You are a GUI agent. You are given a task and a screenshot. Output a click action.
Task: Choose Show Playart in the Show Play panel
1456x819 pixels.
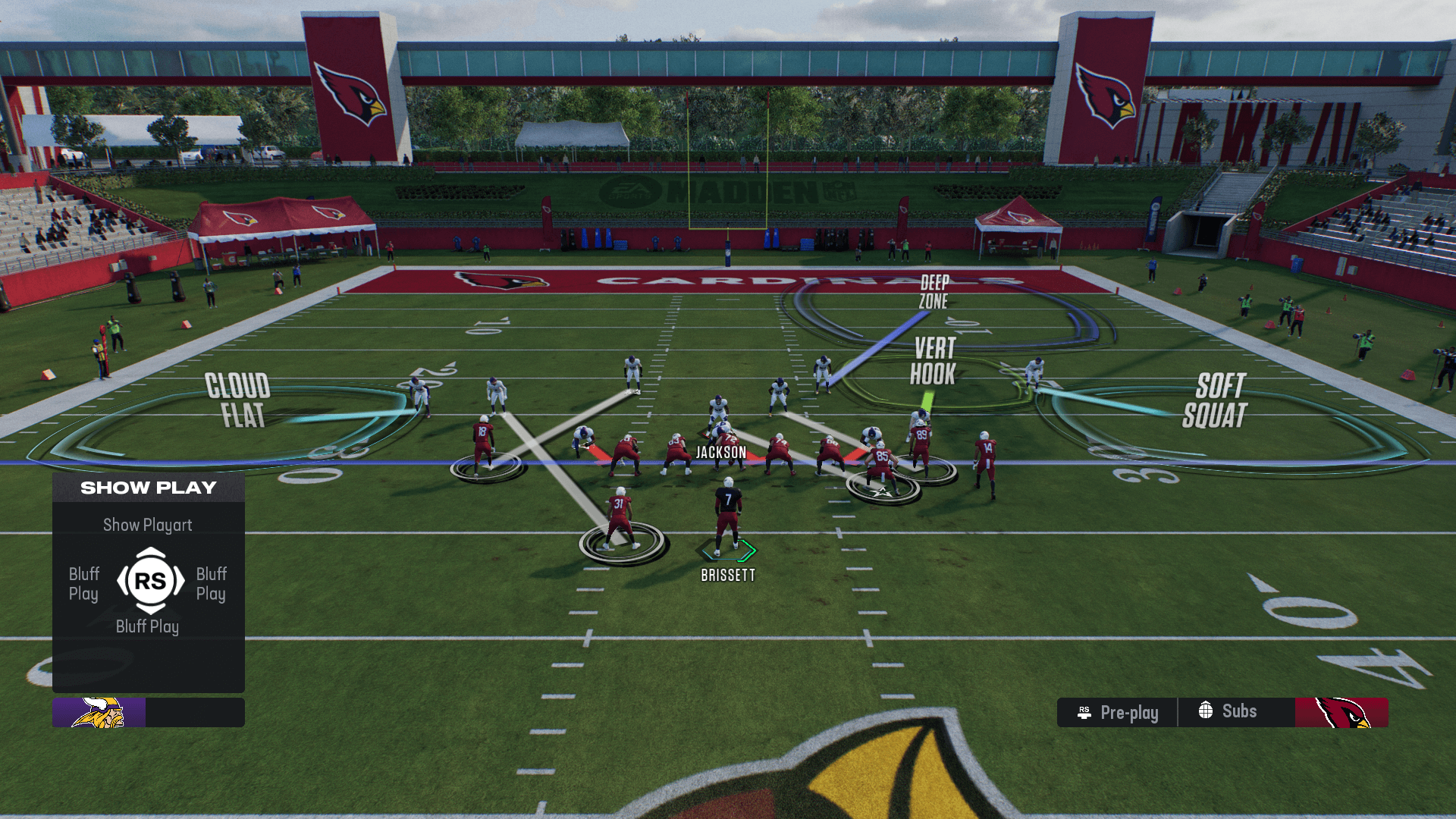pyautogui.click(x=148, y=525)
